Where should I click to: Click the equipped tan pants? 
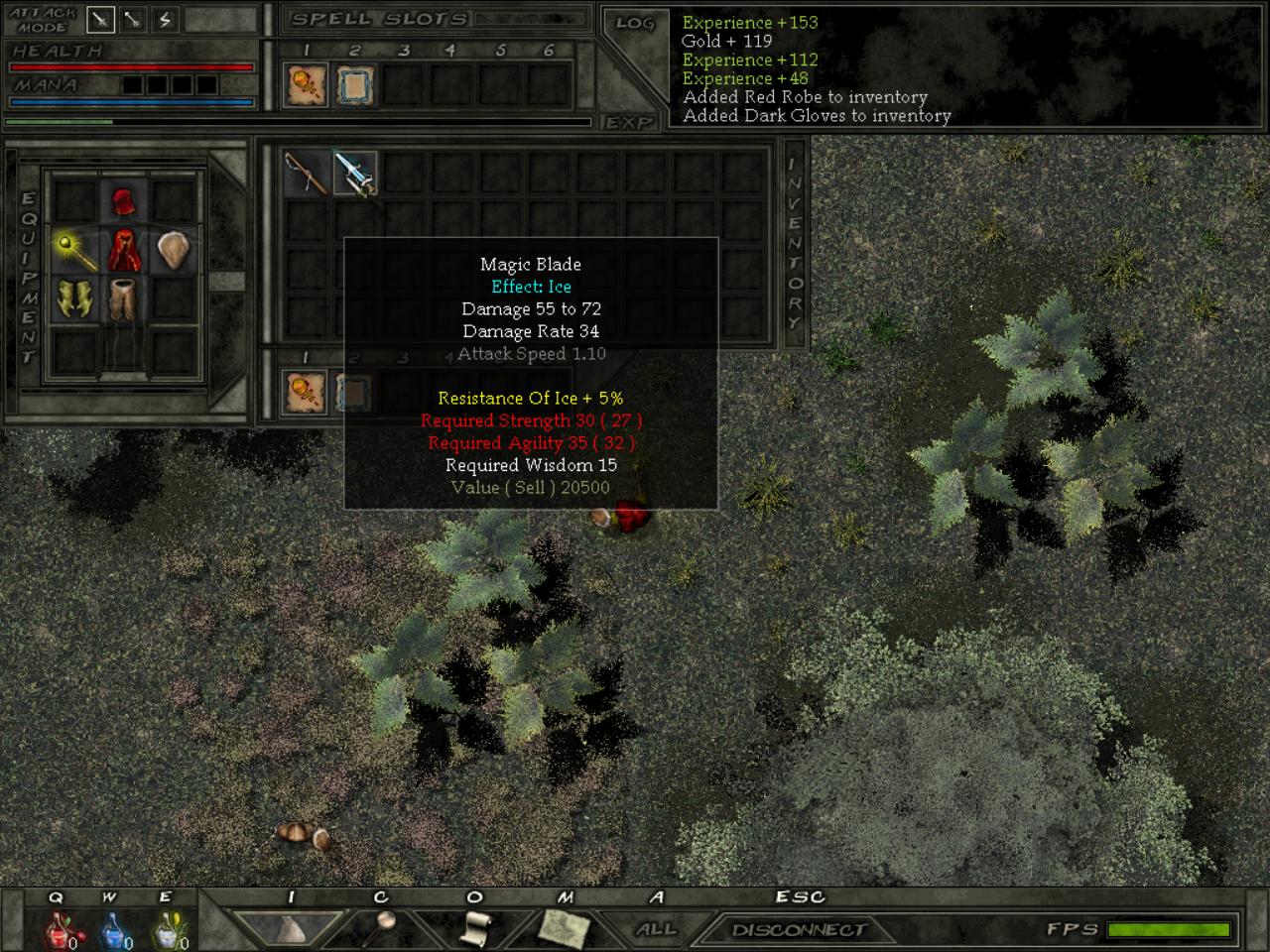pos(123,299)
